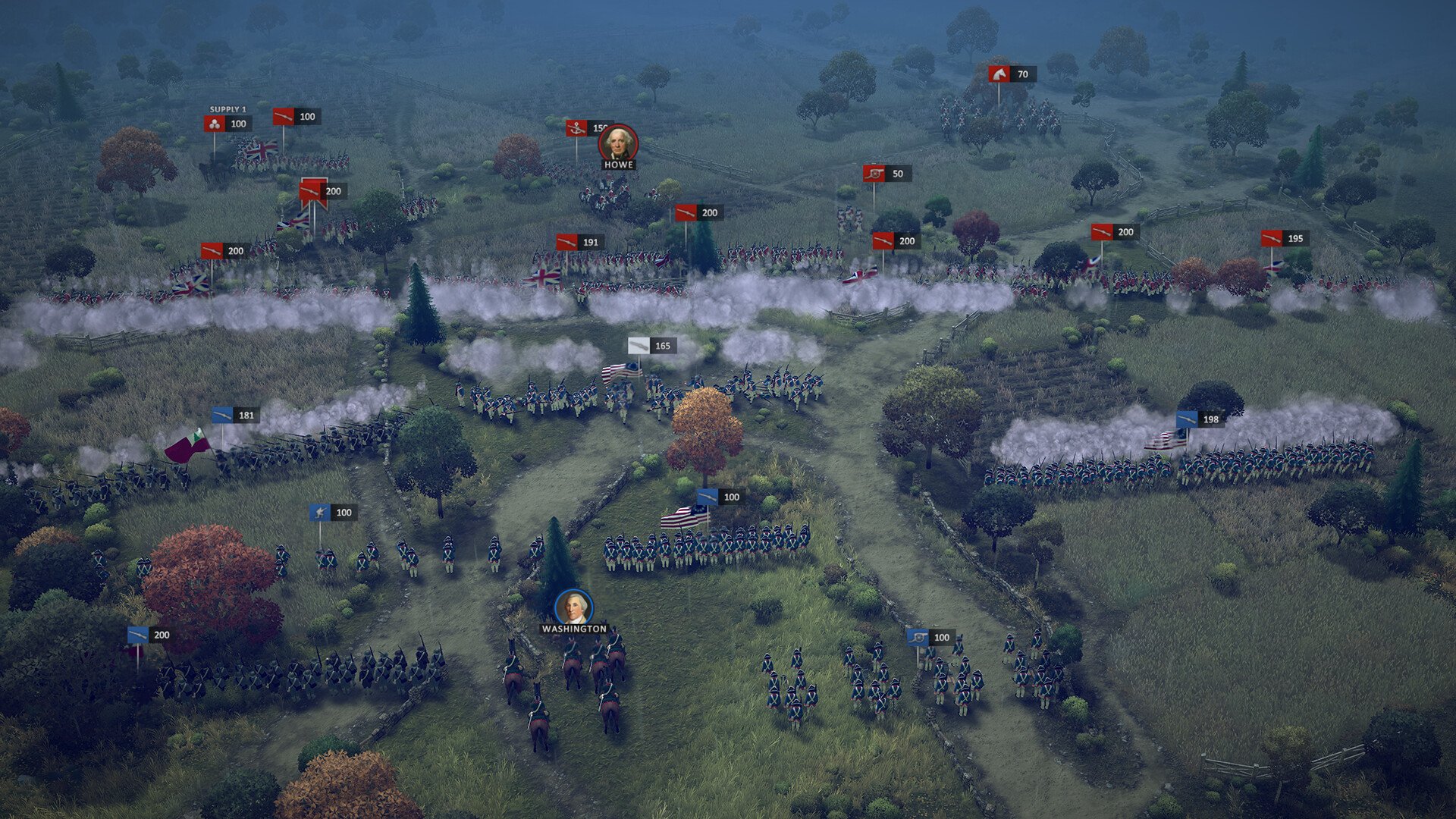
Task: Select Washington's commander portrait
Action: click(573, 608)
